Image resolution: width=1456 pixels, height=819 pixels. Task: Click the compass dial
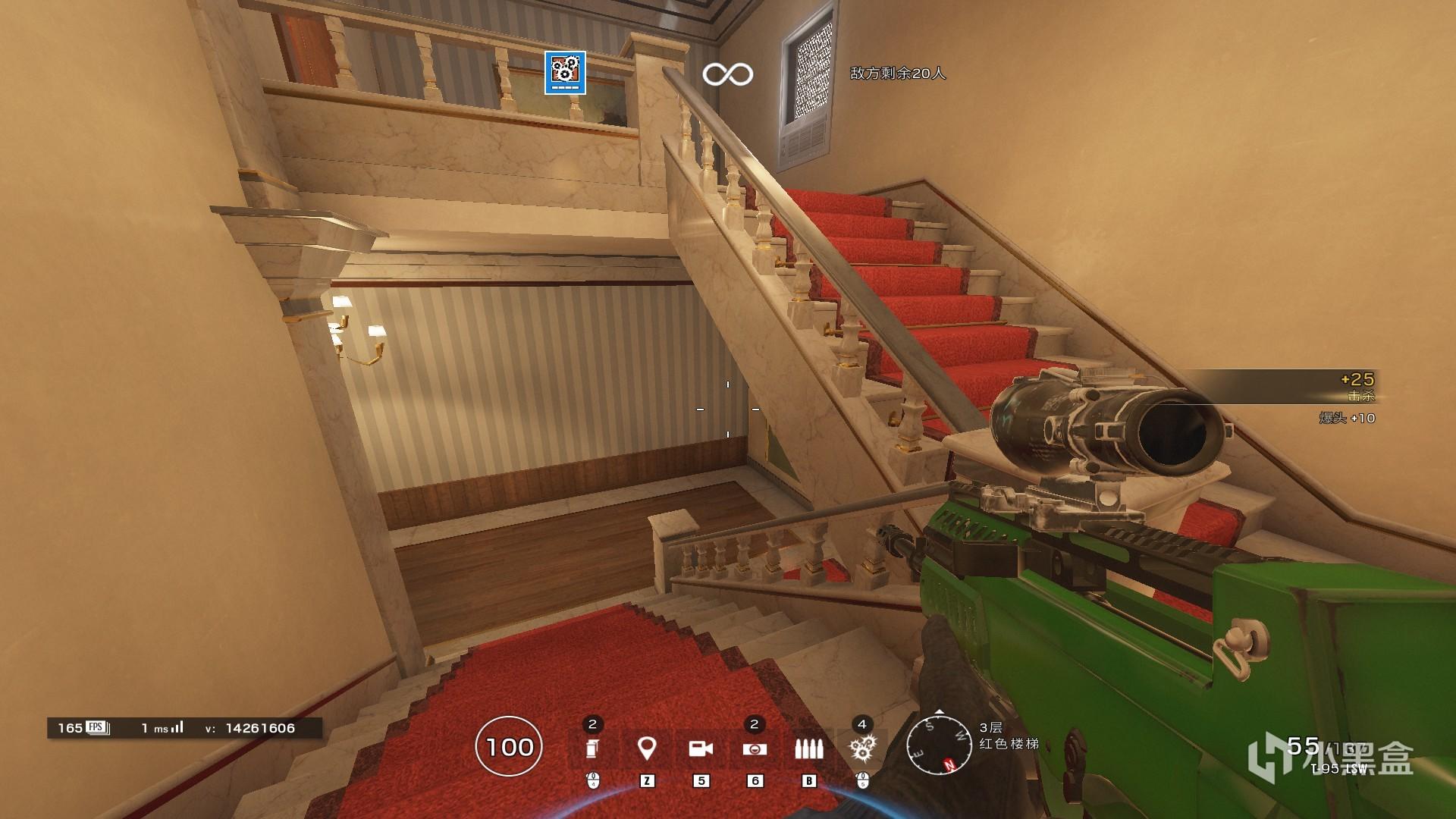point(940,746)
